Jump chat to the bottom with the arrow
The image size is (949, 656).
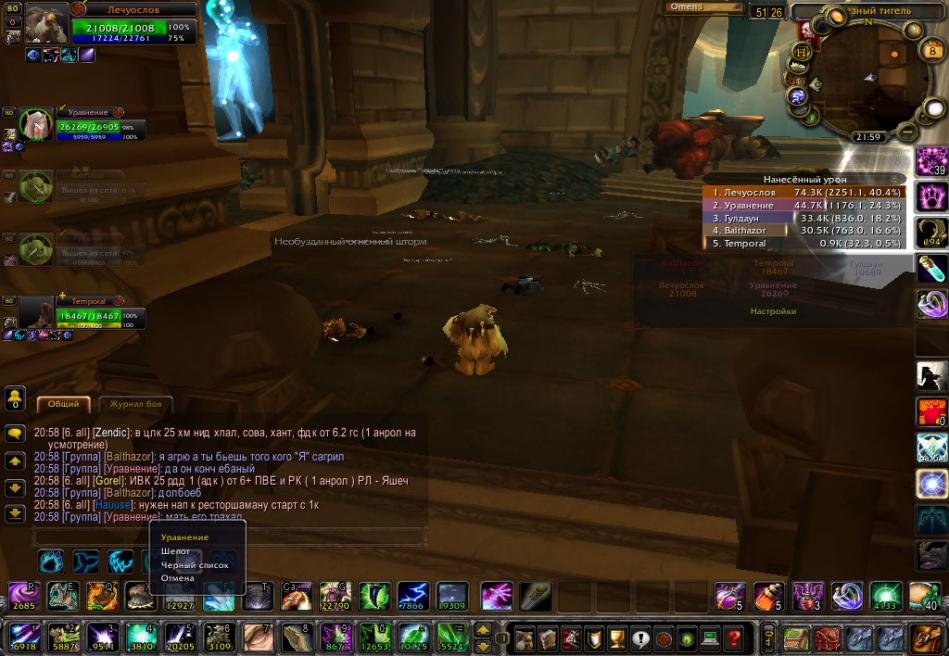pos(15,514)
